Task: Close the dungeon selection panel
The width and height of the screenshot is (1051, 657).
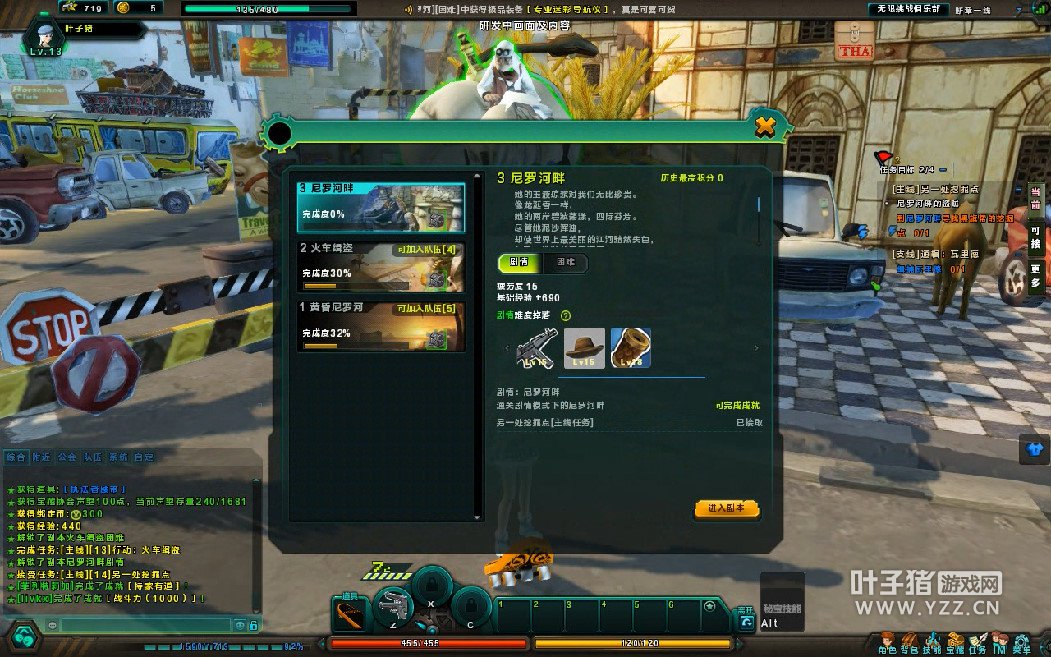Action: pos(765,127)
